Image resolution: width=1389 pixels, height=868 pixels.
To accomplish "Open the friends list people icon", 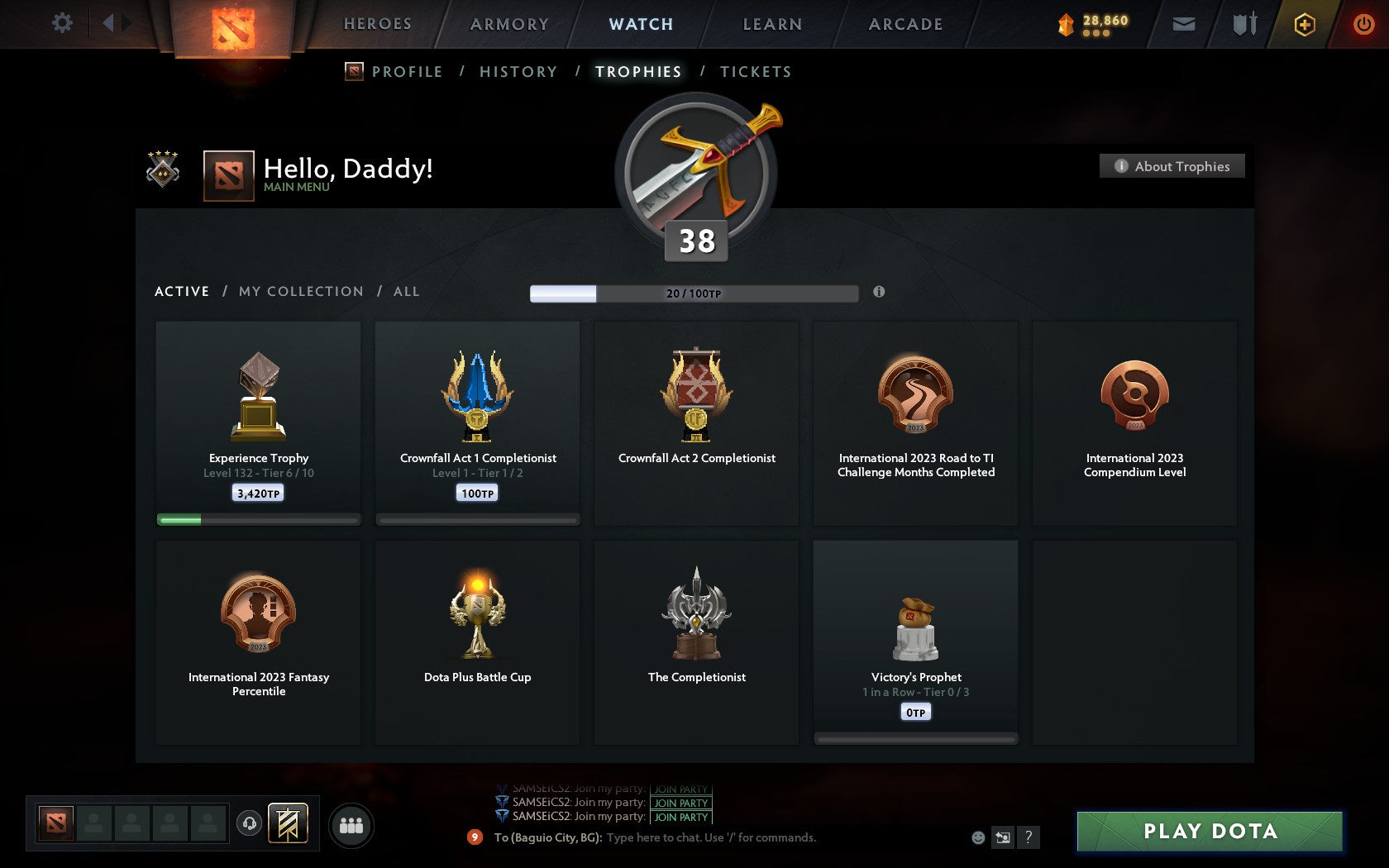I will 353,824.
